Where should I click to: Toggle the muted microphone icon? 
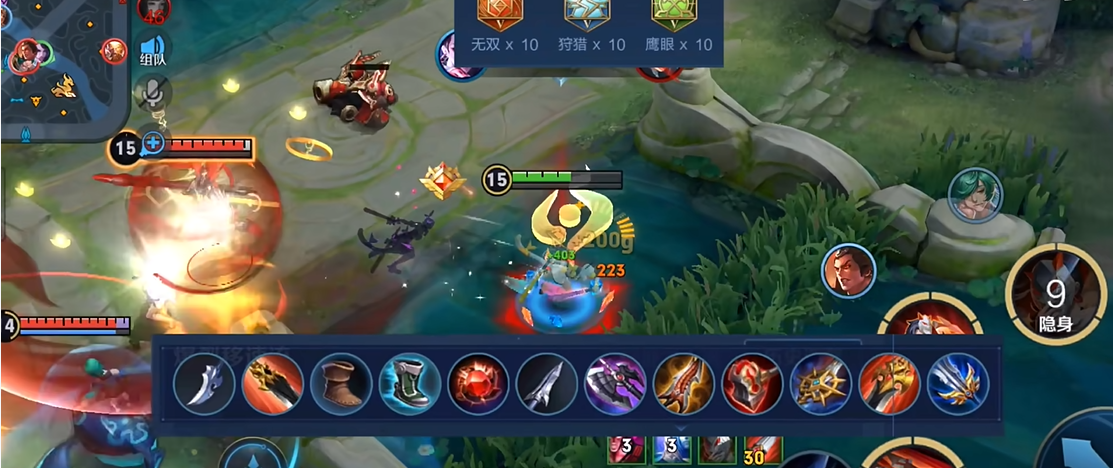click(152, 92)
